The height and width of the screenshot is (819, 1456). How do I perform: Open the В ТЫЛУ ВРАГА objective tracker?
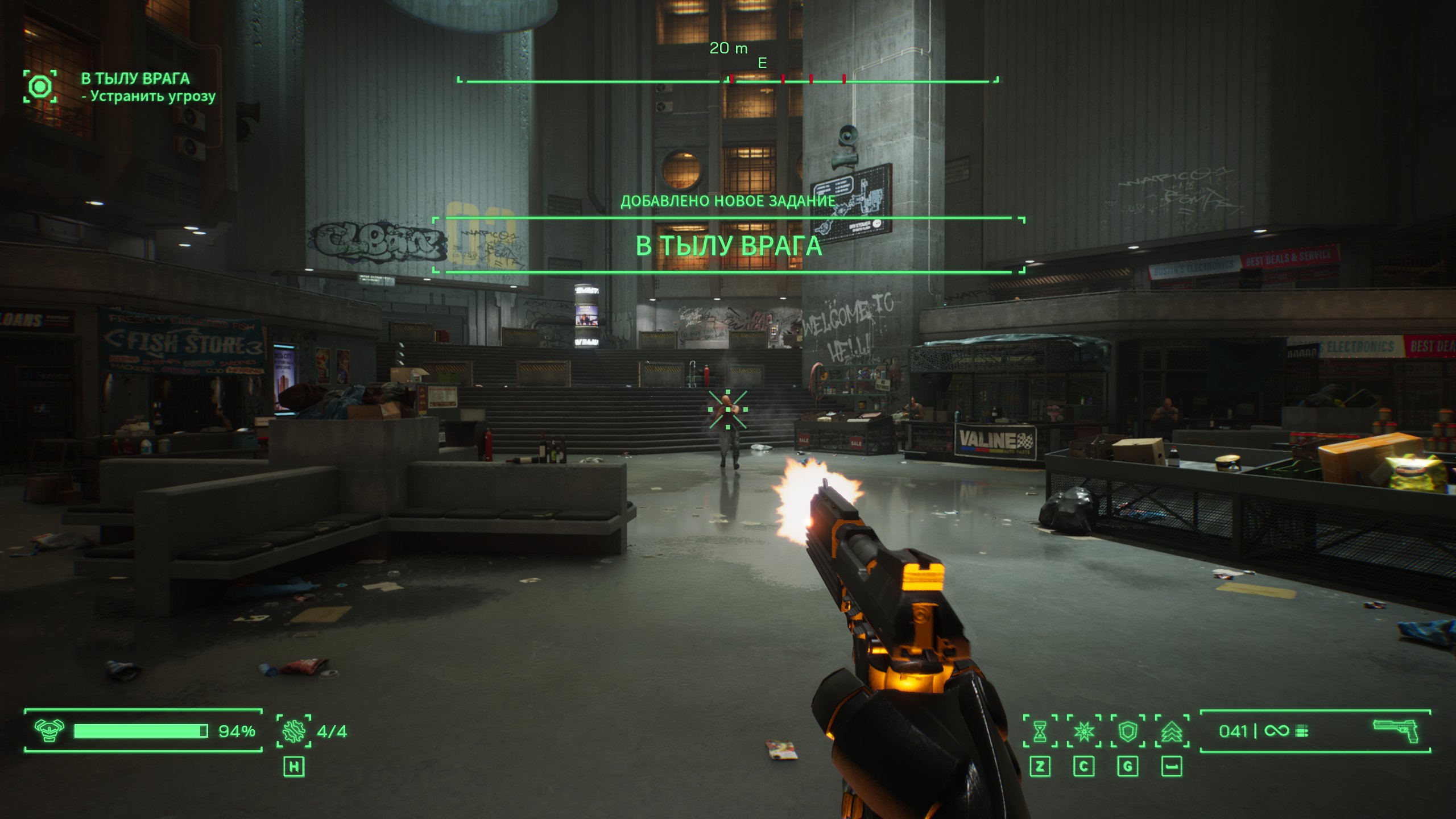click(x=135, y=78)
